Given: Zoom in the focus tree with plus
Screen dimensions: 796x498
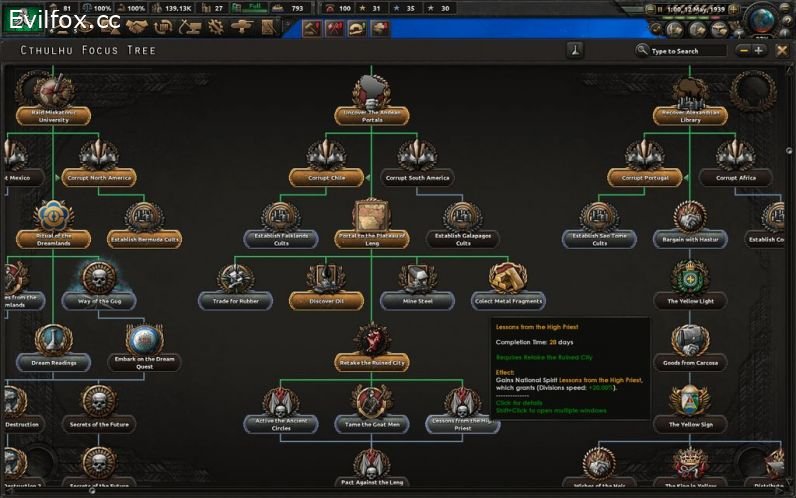Looking at the screenshot, I should 758,50.
